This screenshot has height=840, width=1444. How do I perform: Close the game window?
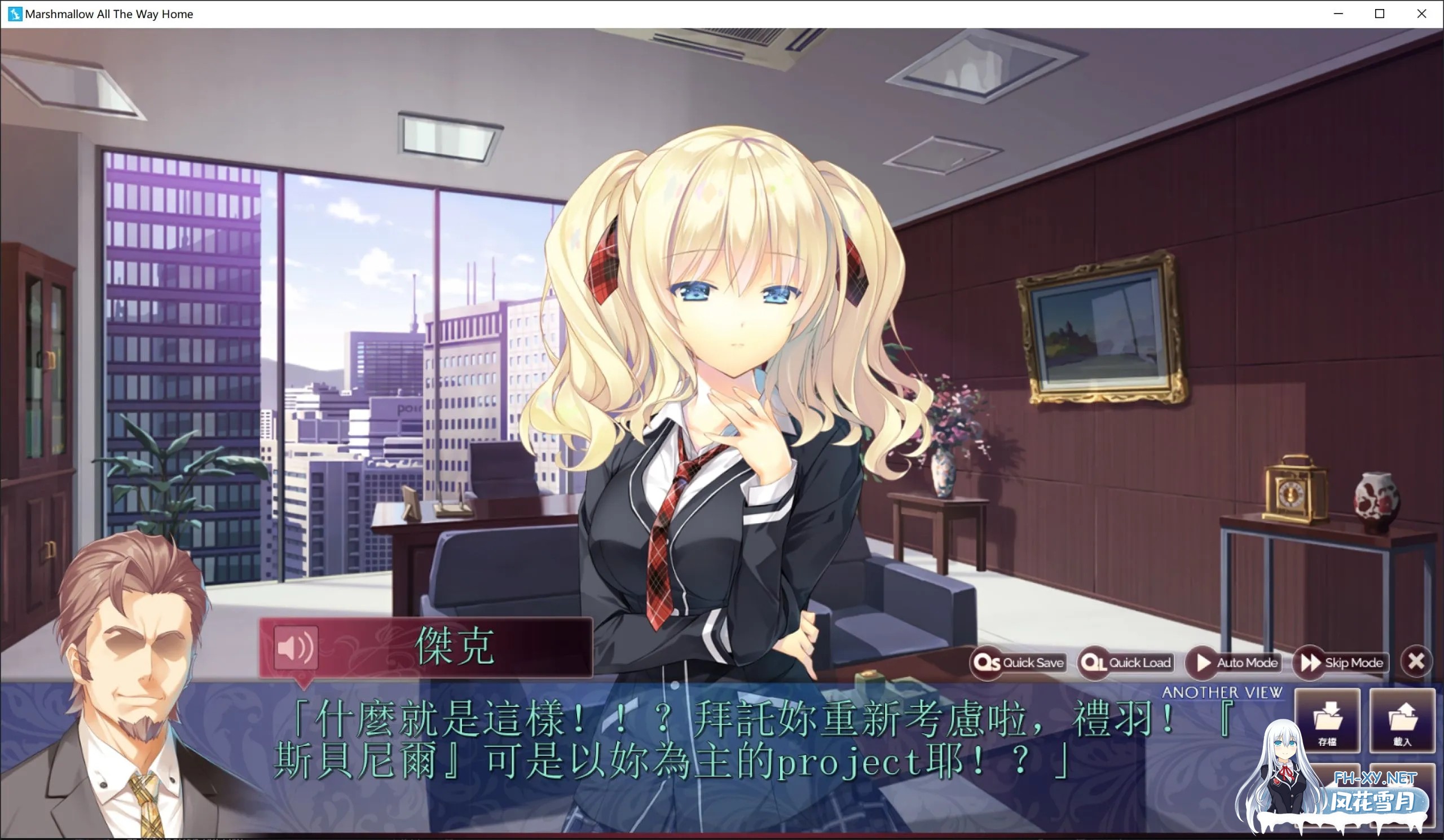click(x=1420, y=13)
